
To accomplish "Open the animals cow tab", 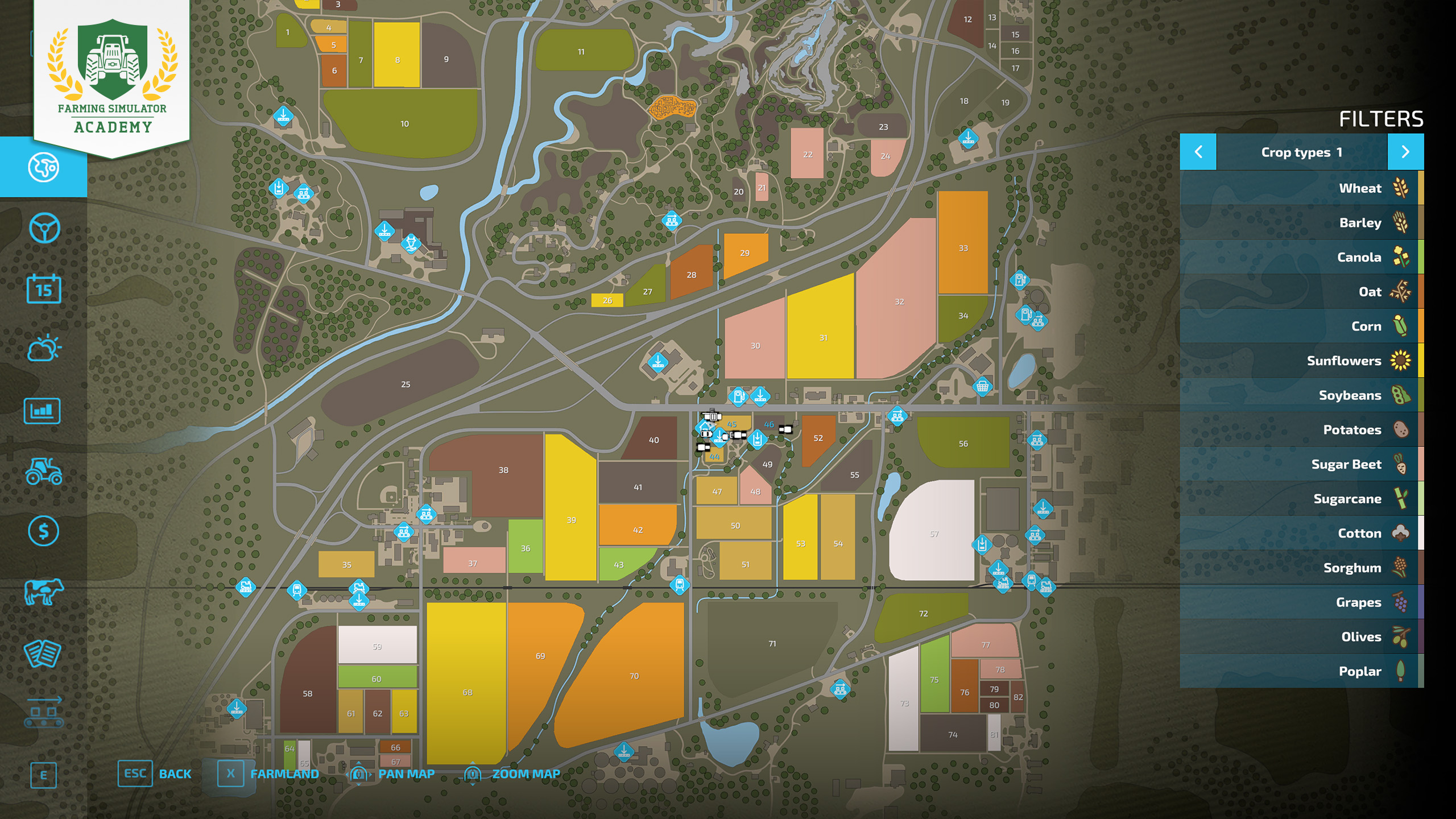I will point(44,592).
